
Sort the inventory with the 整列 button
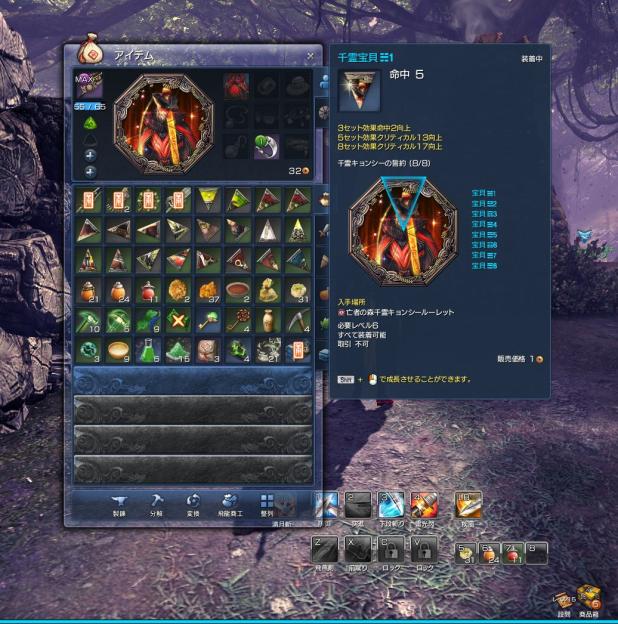(x=266, y=502)
